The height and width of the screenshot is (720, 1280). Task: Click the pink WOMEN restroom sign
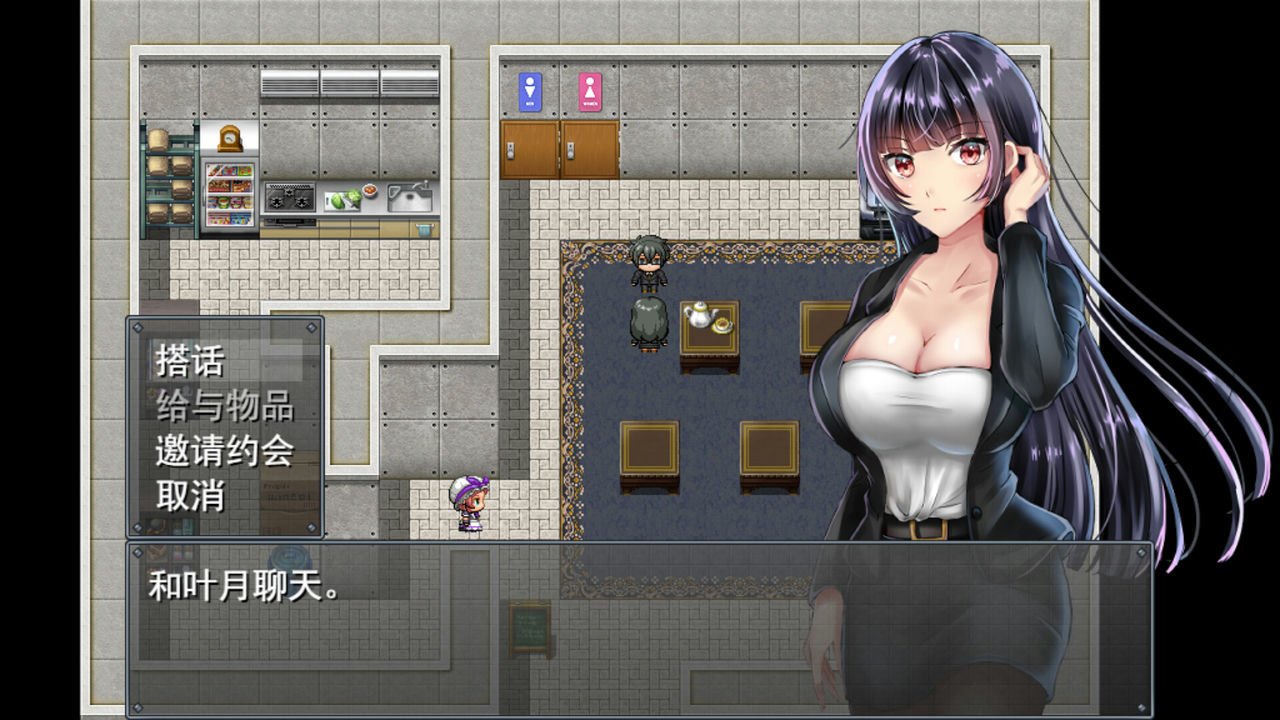591,90
